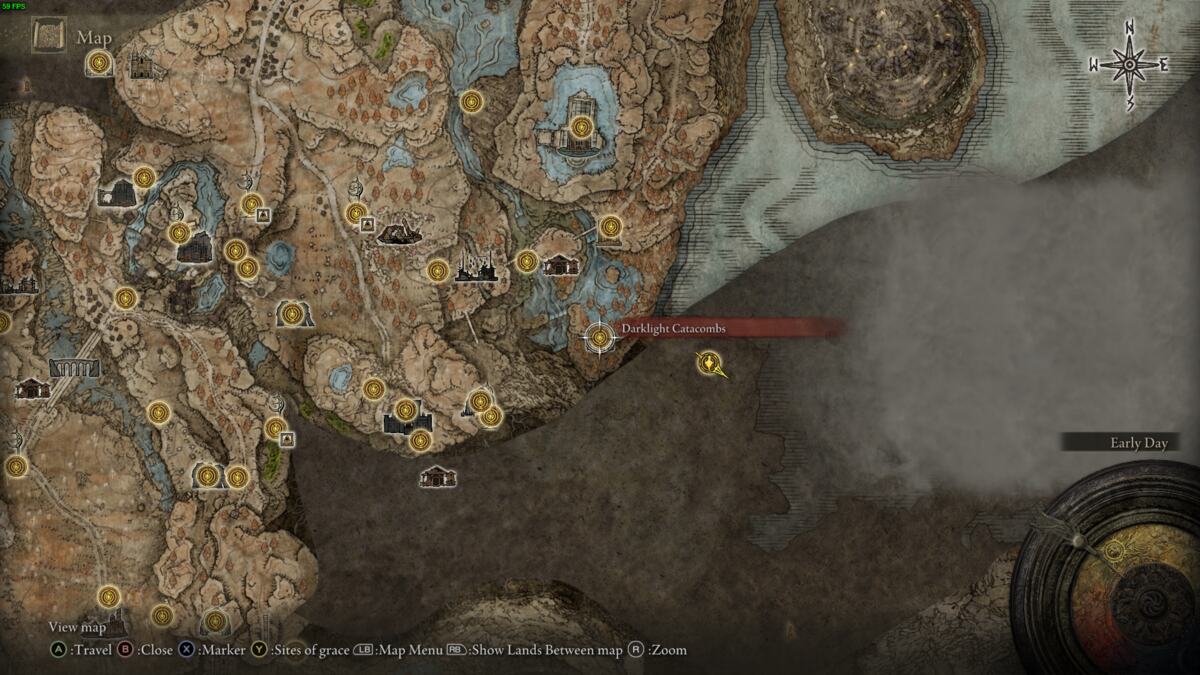Select the grace on the lake-surrounded temple

[582, 127]
